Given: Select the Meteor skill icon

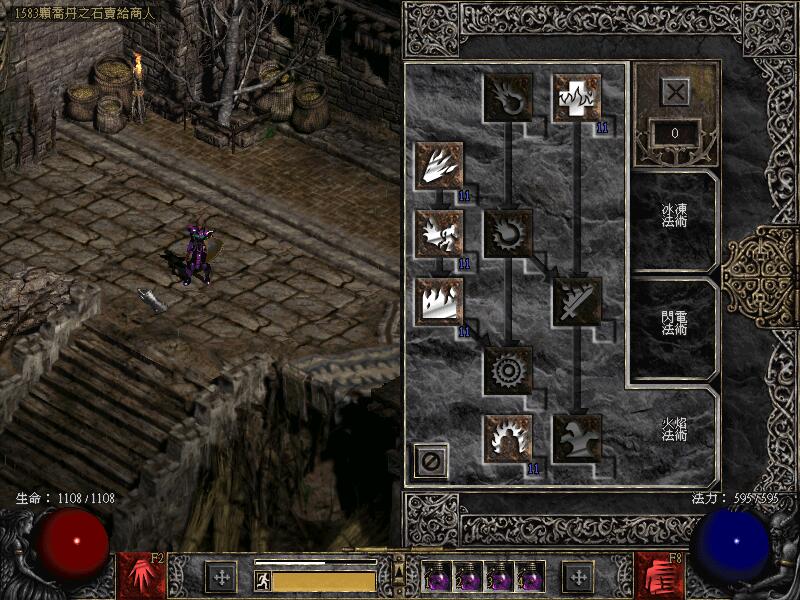Looking at the screenshot, I should point(508,371).
